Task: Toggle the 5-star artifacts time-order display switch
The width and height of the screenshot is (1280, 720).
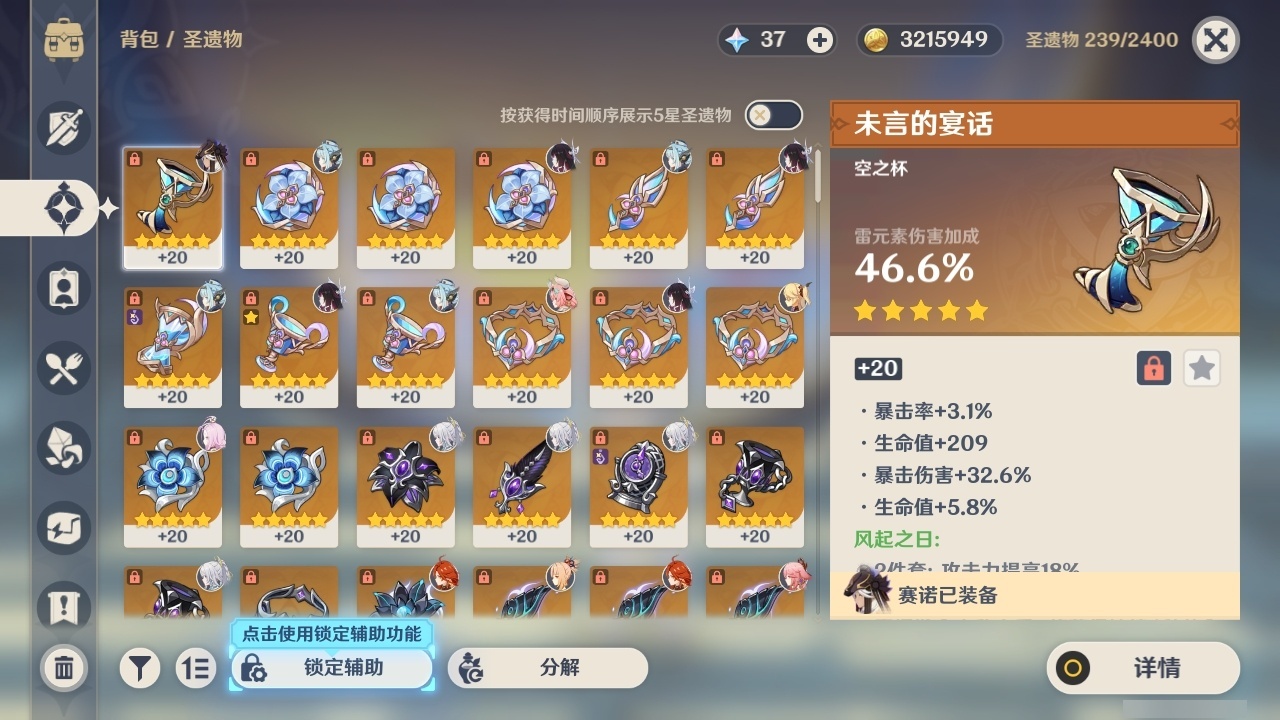Action: click(773, 115)
